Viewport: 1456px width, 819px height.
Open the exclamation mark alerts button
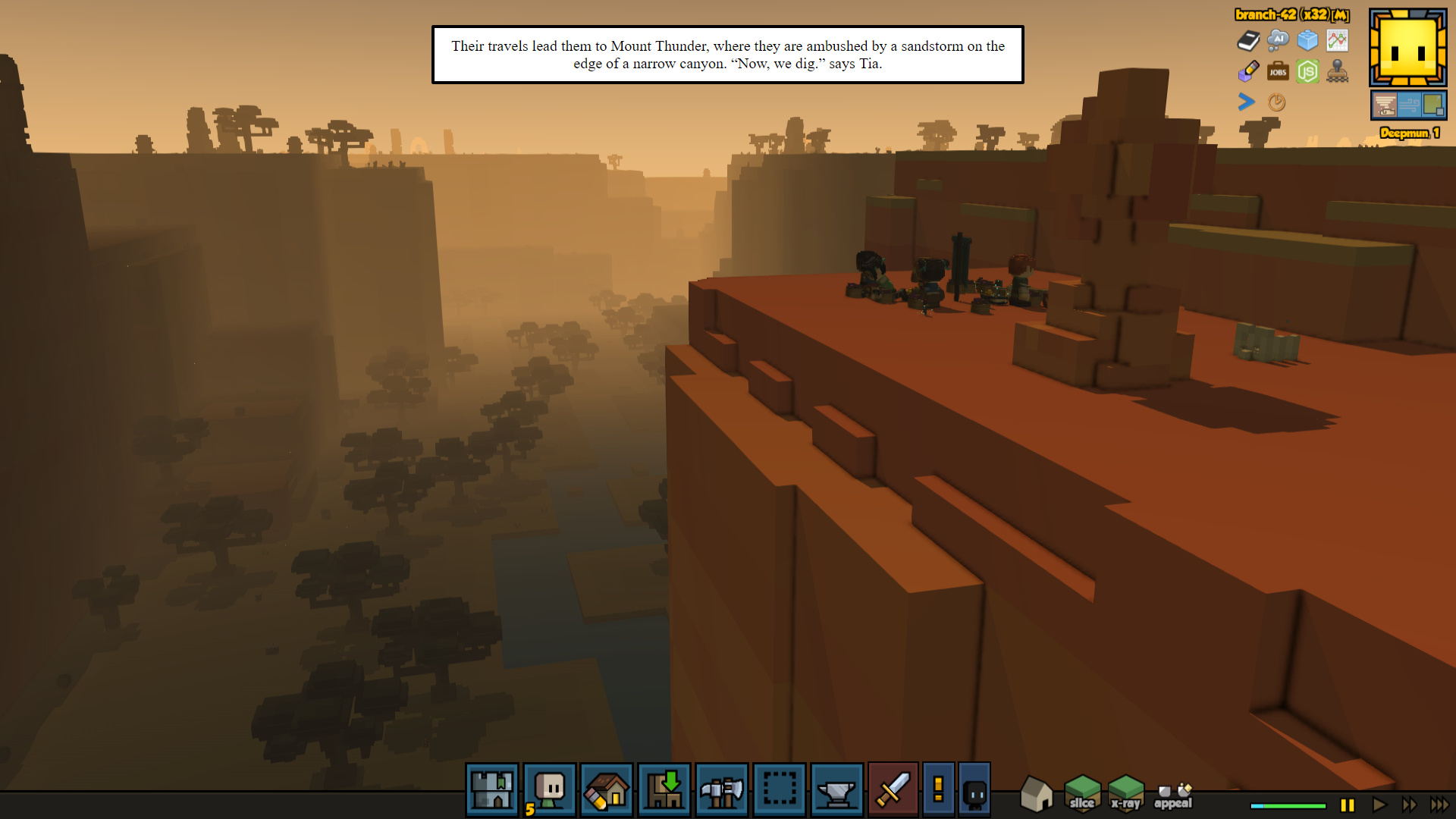click(x=938, y=789)
